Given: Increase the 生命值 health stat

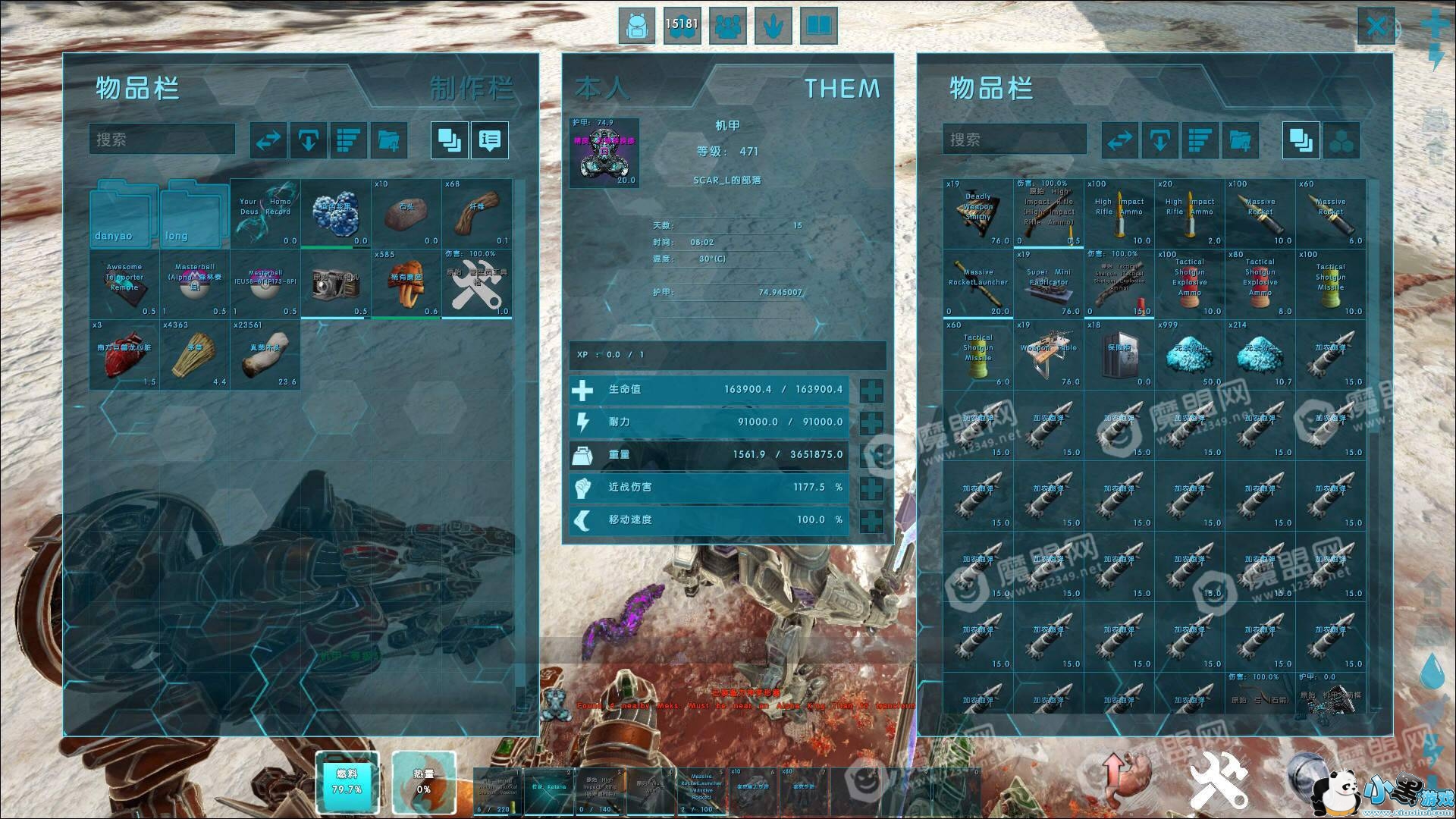Looking at the screenshot, I should pos(872,390).
